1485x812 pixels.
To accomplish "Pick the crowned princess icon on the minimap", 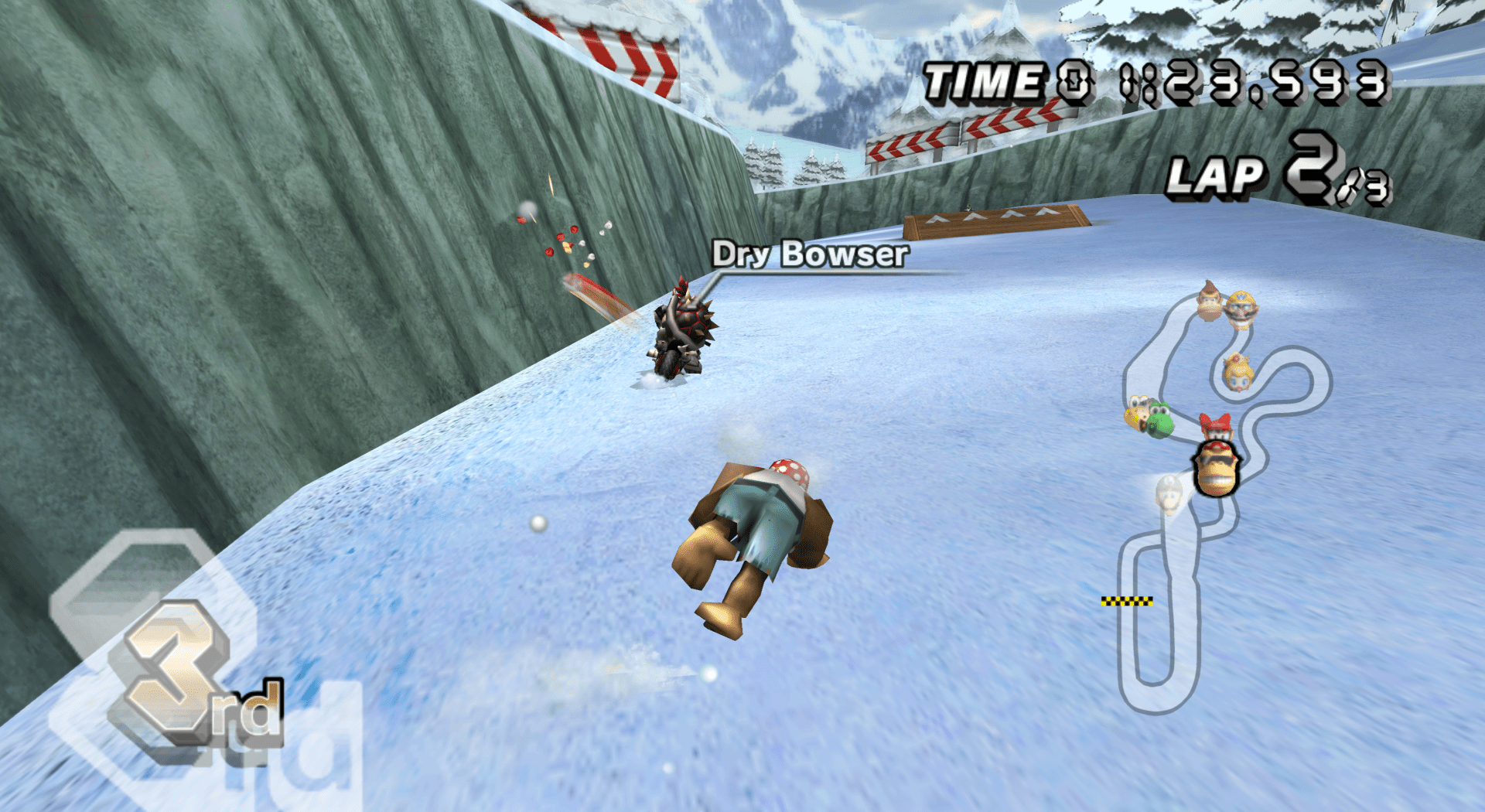I will tap(1237, 372).
